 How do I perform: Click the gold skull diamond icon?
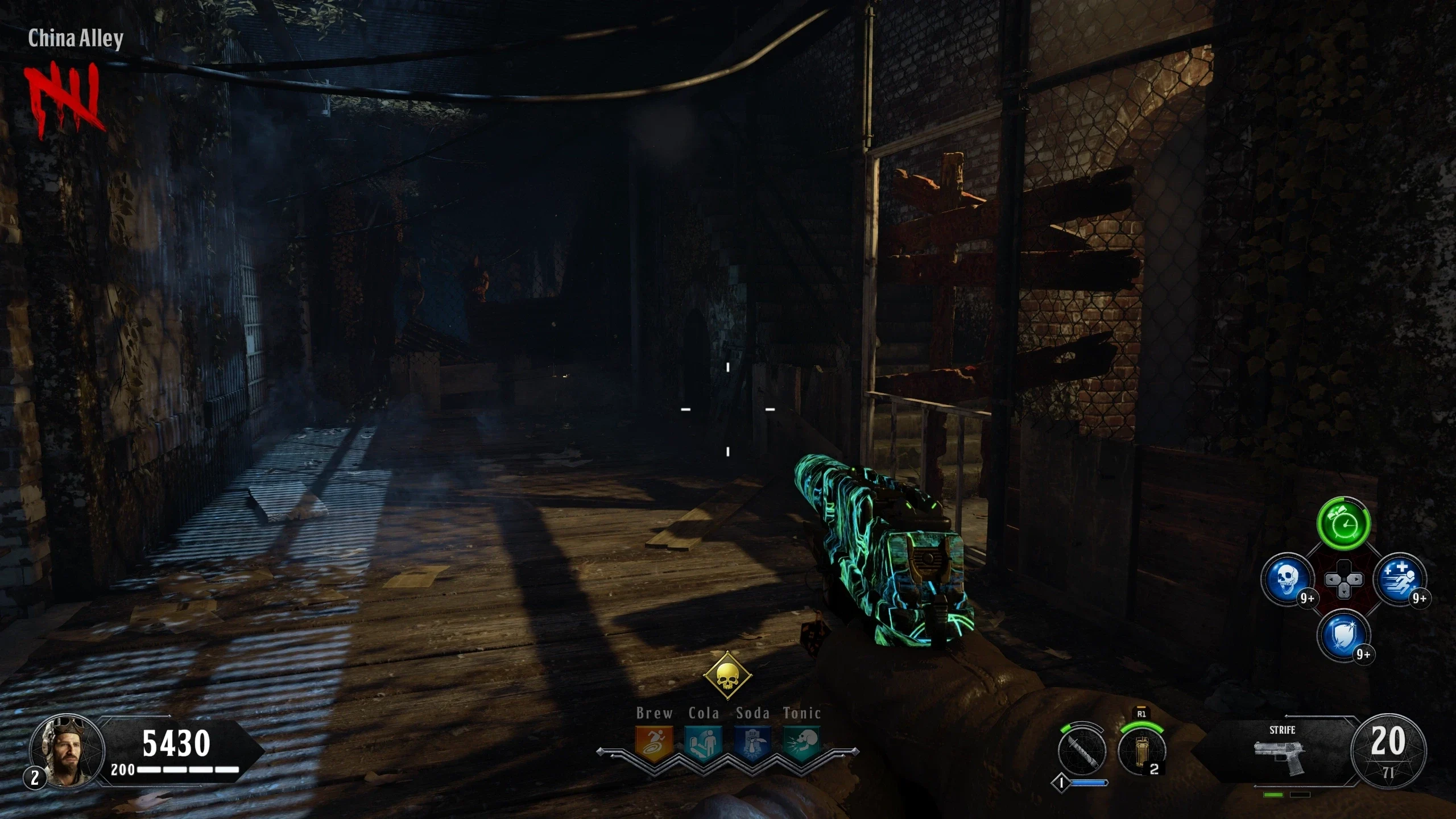[x=727, y=677]
